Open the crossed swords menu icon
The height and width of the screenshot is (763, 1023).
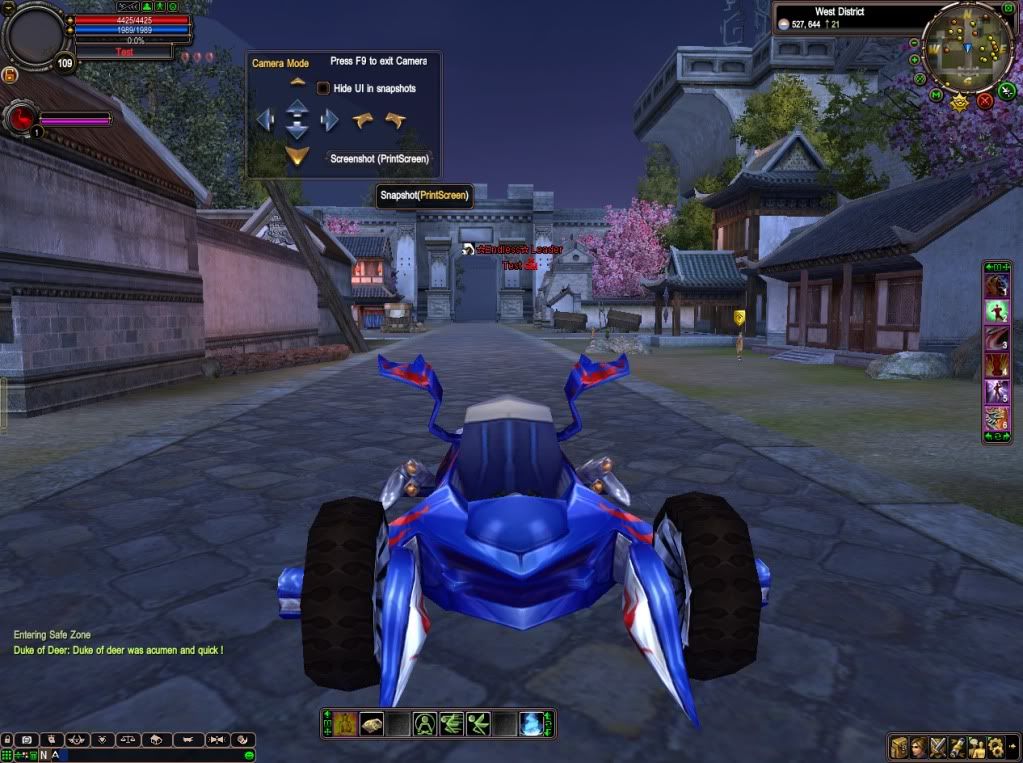pyautogui.click(x=938, y=746)
